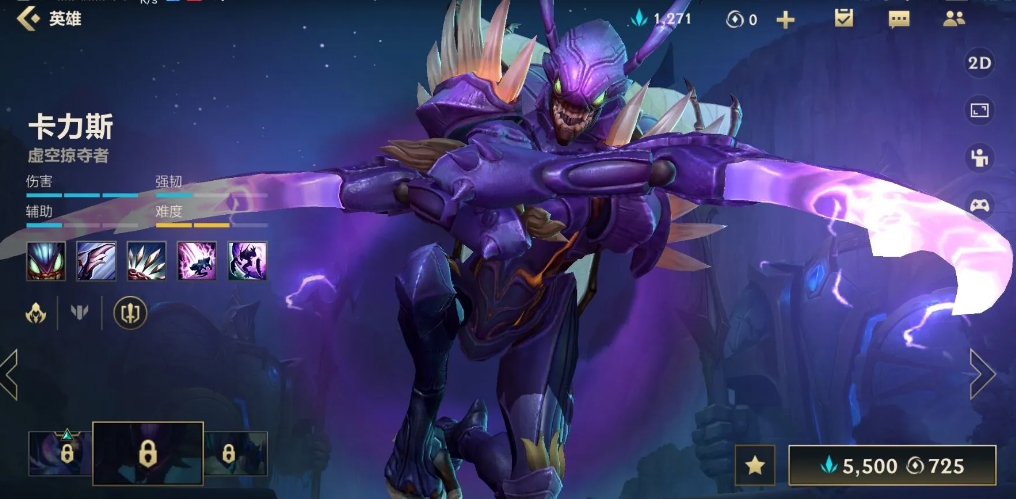Image resolution: width=1016 pixels, height=499 pixels.
Task: Add currency with the plus button
Action: click(786, 19)
